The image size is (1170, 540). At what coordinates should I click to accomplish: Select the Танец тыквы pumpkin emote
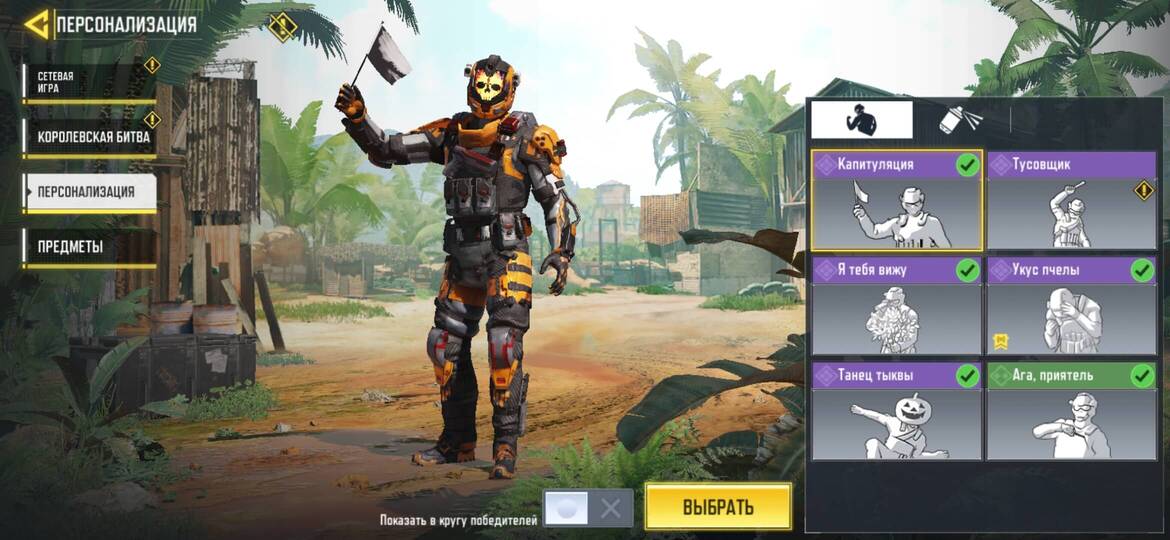(x=896, y=411)
